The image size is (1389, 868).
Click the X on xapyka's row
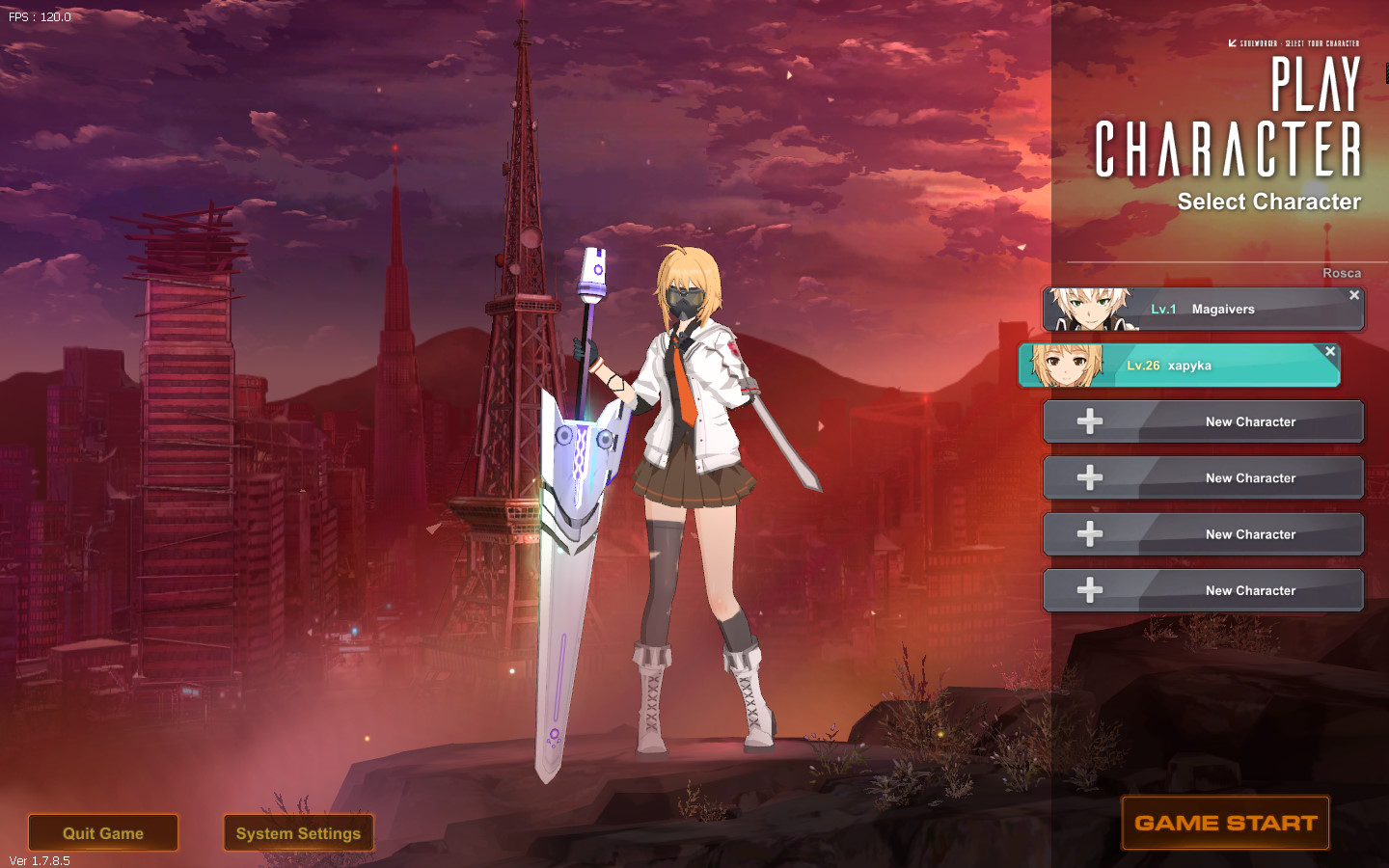1330,351
